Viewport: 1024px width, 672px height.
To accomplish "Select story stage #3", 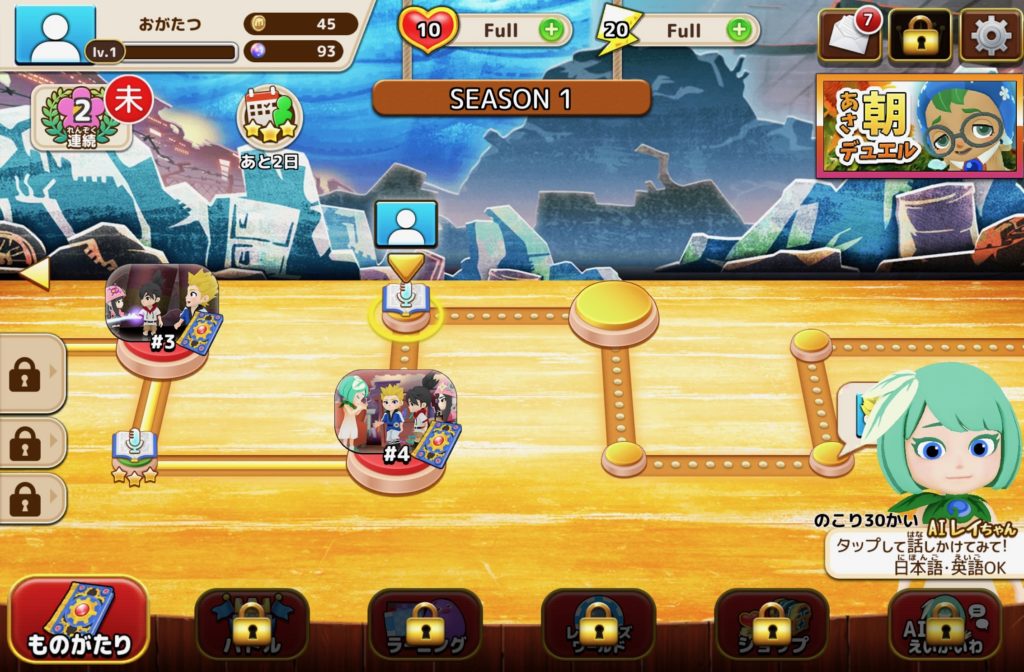I will 163,318.
